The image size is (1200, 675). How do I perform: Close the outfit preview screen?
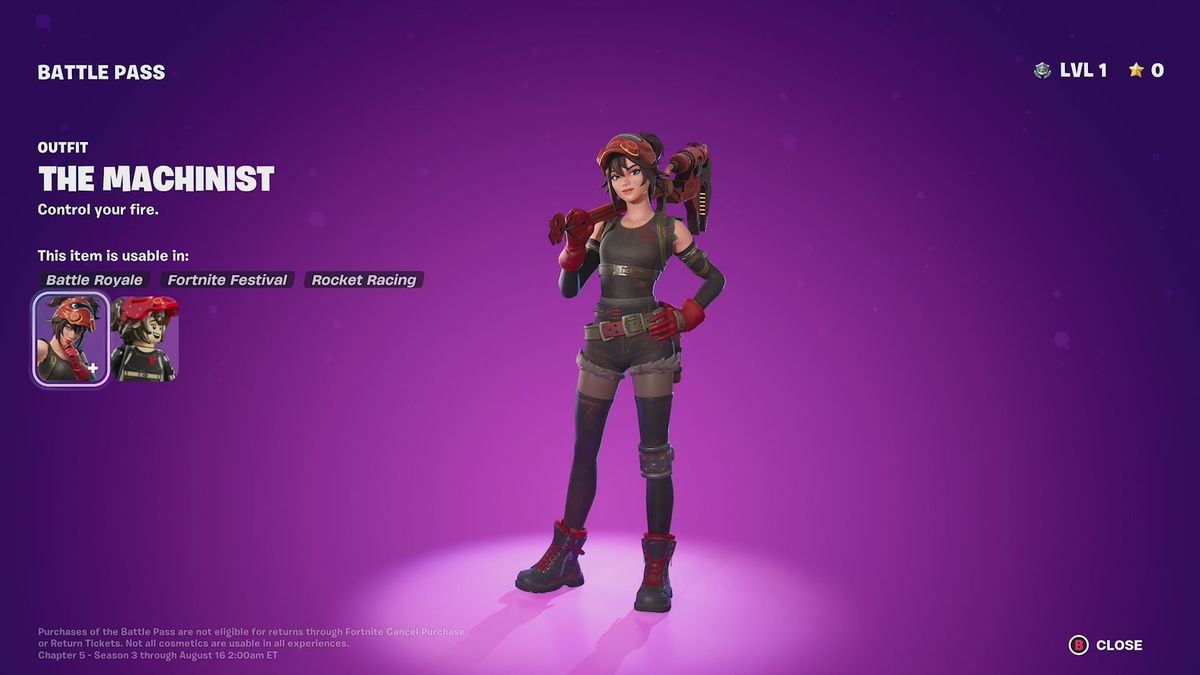[1106, 645]
